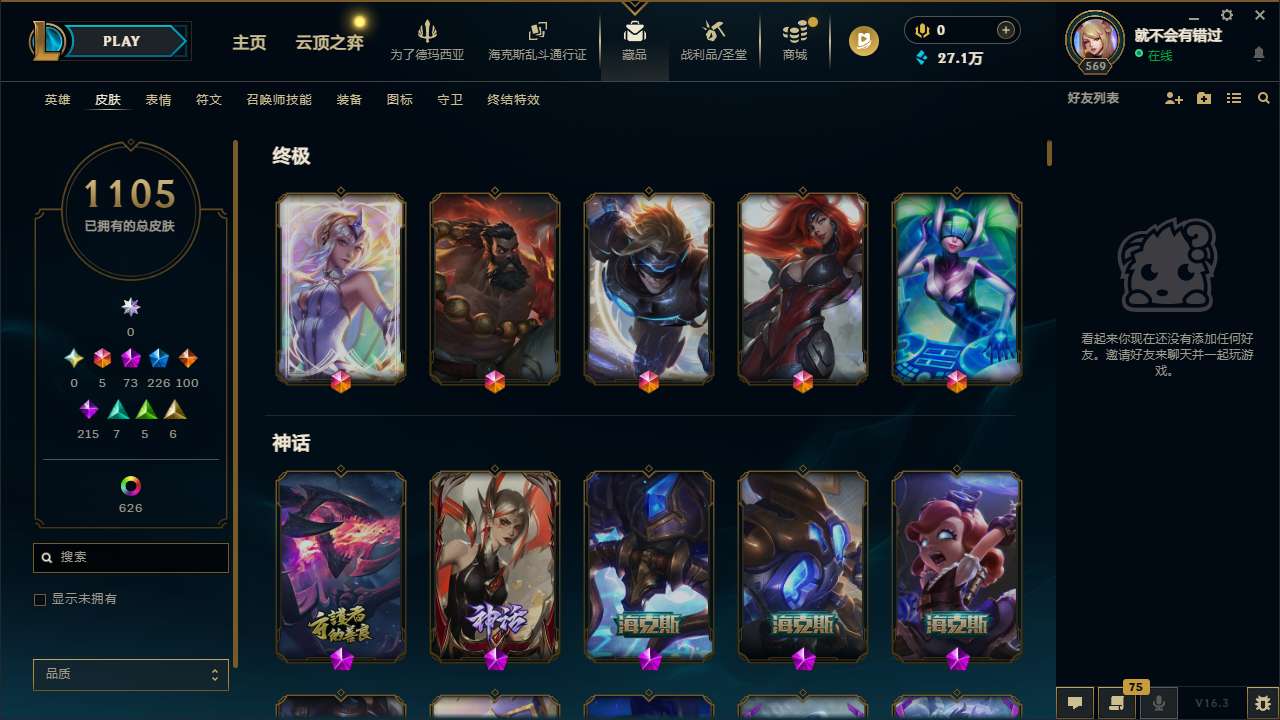
Task: Switch to the 英雄 tab
Action: (57, 100)
